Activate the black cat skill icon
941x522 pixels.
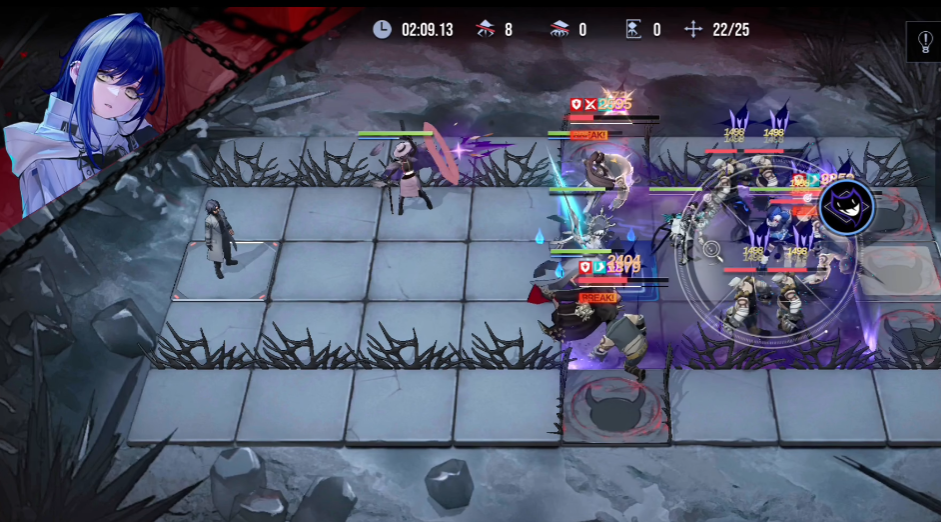(846, 208)
